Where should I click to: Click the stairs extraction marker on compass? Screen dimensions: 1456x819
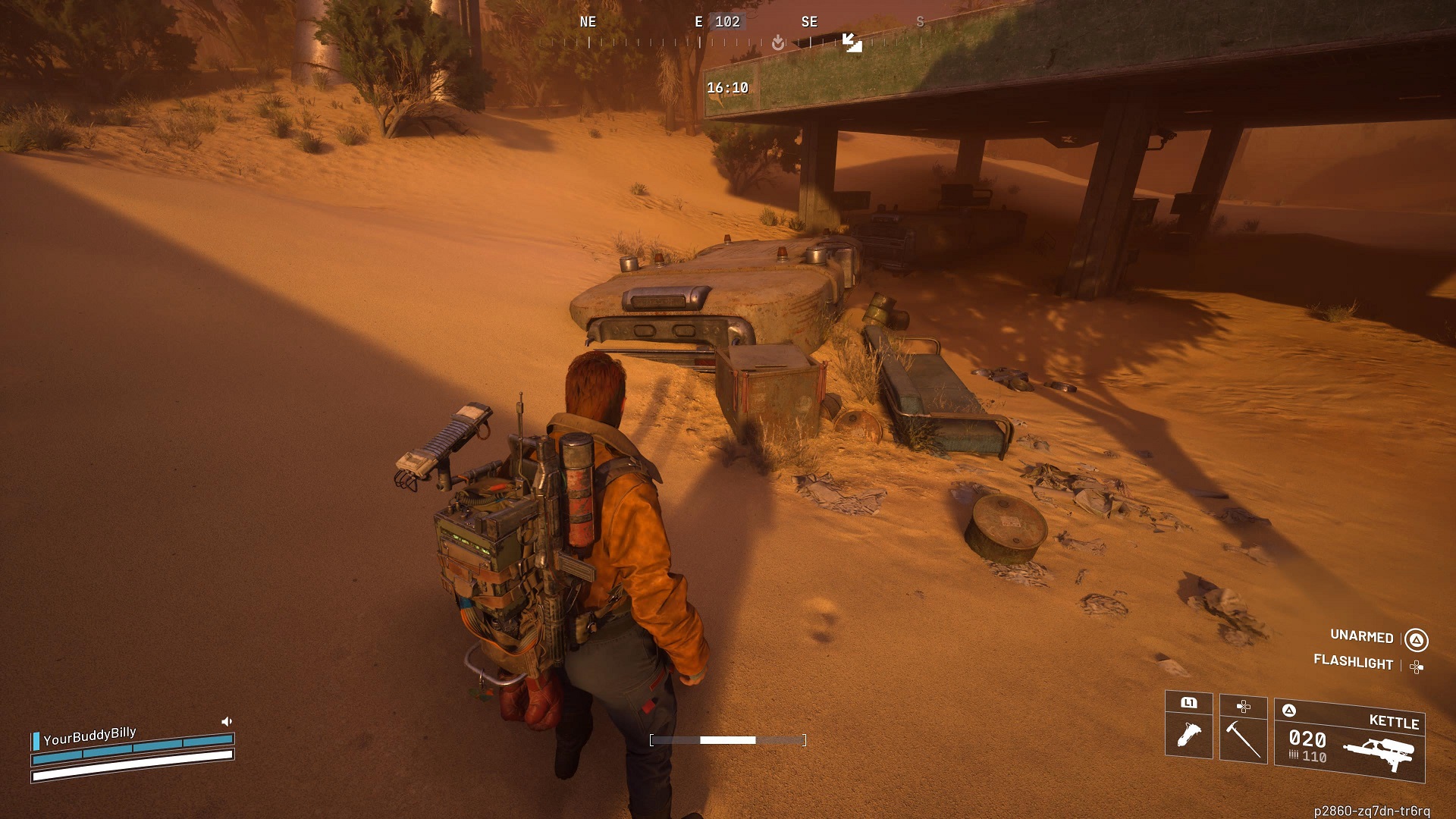(x=852, y=42)
